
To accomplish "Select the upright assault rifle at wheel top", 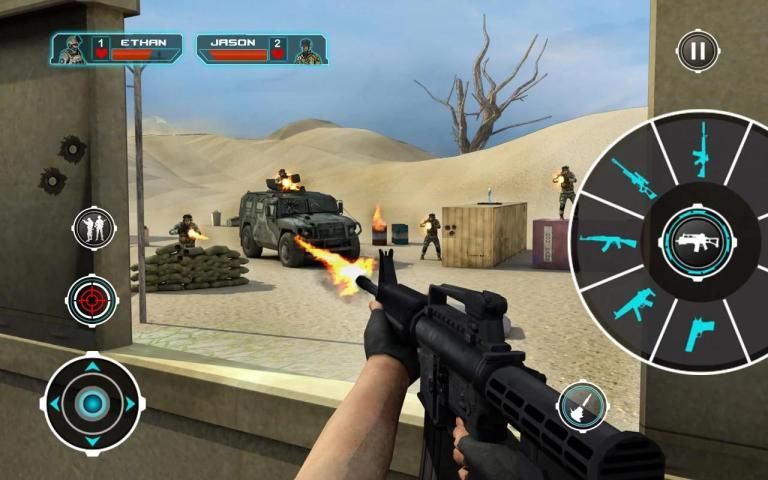I will pos(701,149).
